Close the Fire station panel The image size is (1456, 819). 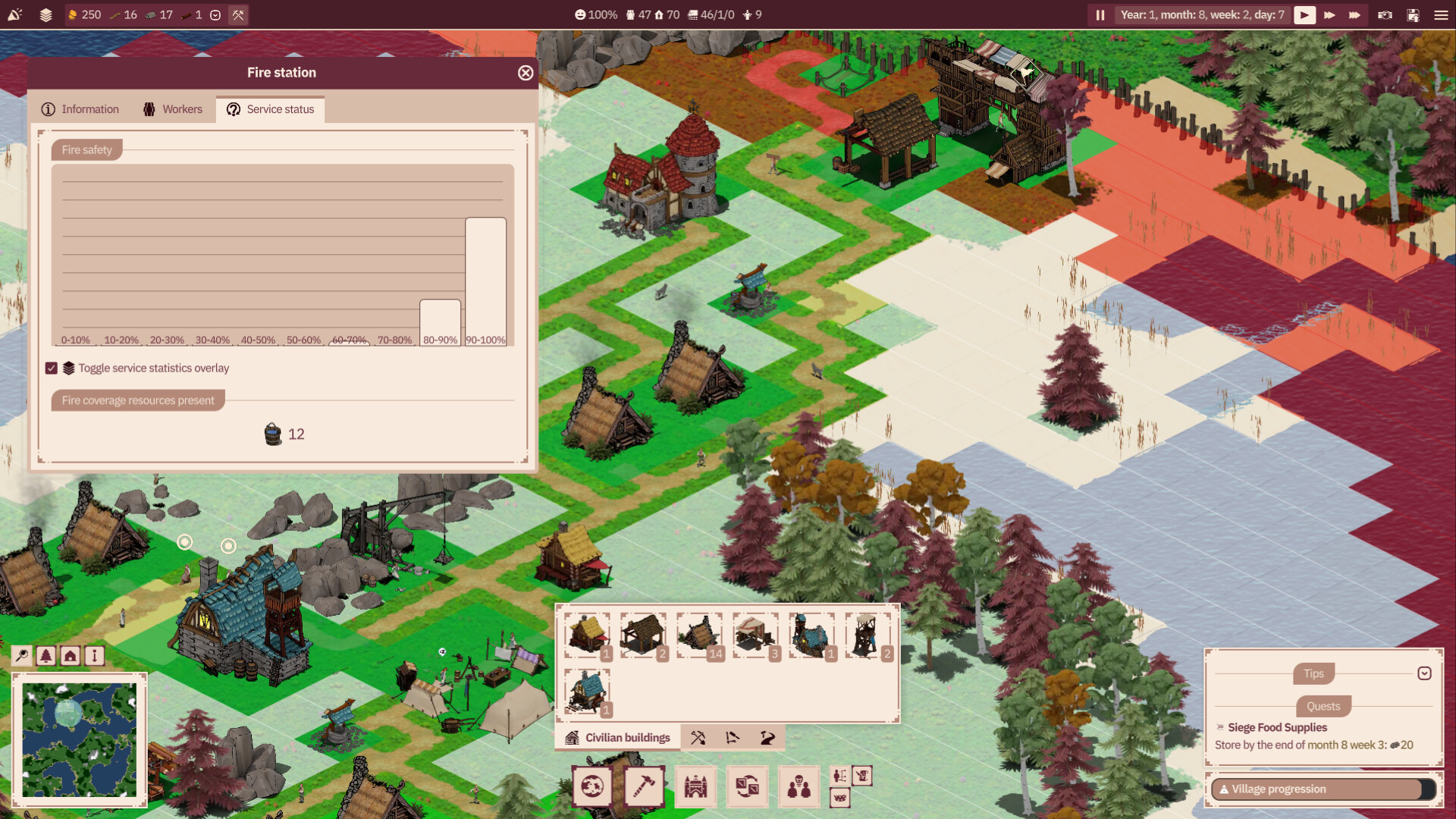[526, 73]
